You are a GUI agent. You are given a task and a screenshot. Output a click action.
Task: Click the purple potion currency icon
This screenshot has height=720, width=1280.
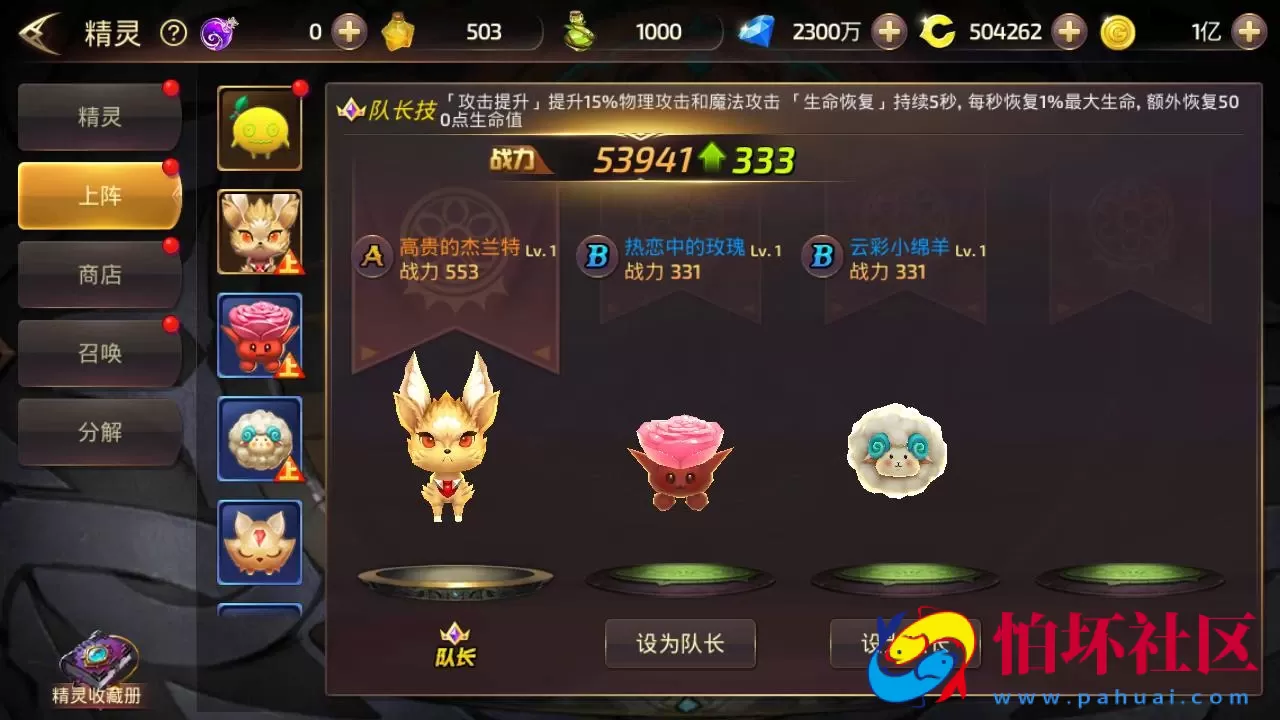(215, 31)
